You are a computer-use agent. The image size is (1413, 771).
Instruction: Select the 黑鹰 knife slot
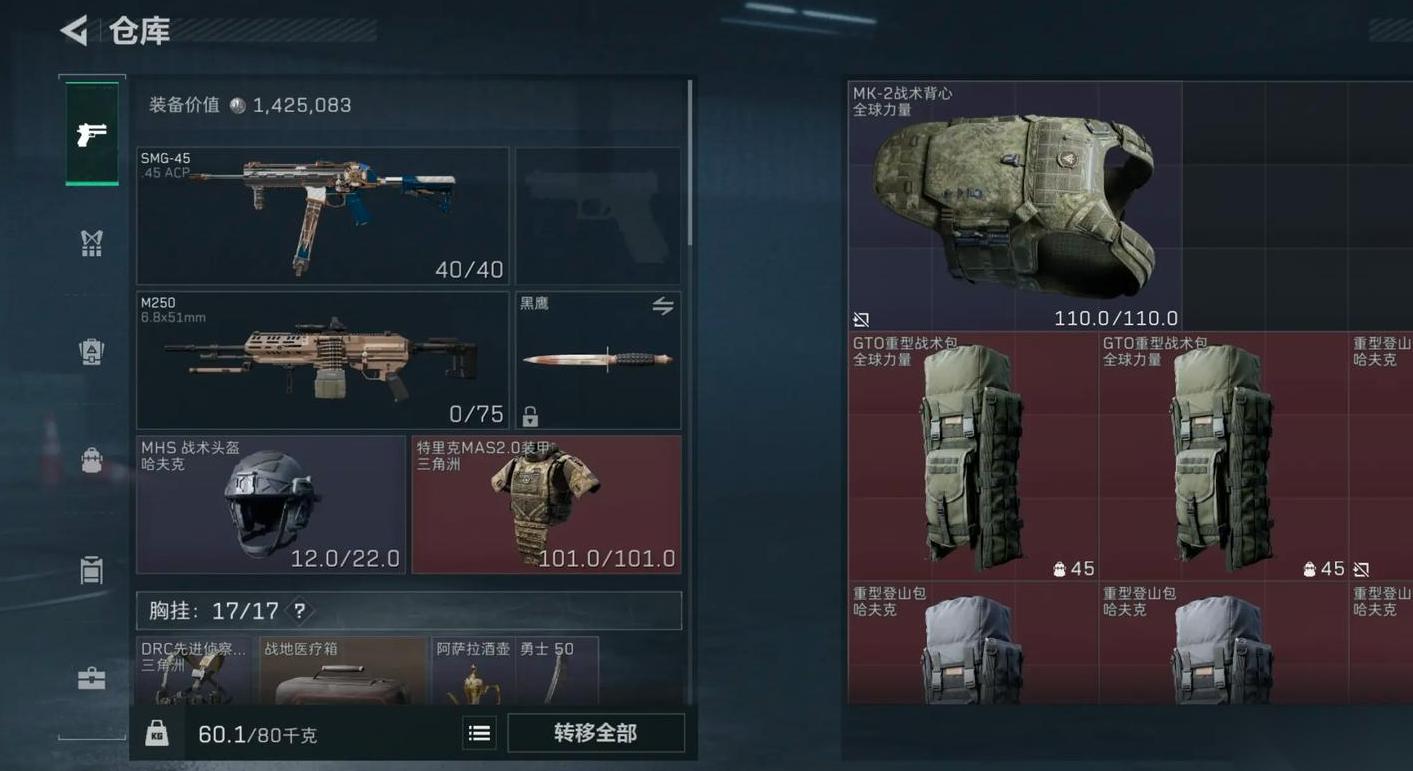pyautogui.click(x=597, y=362)
